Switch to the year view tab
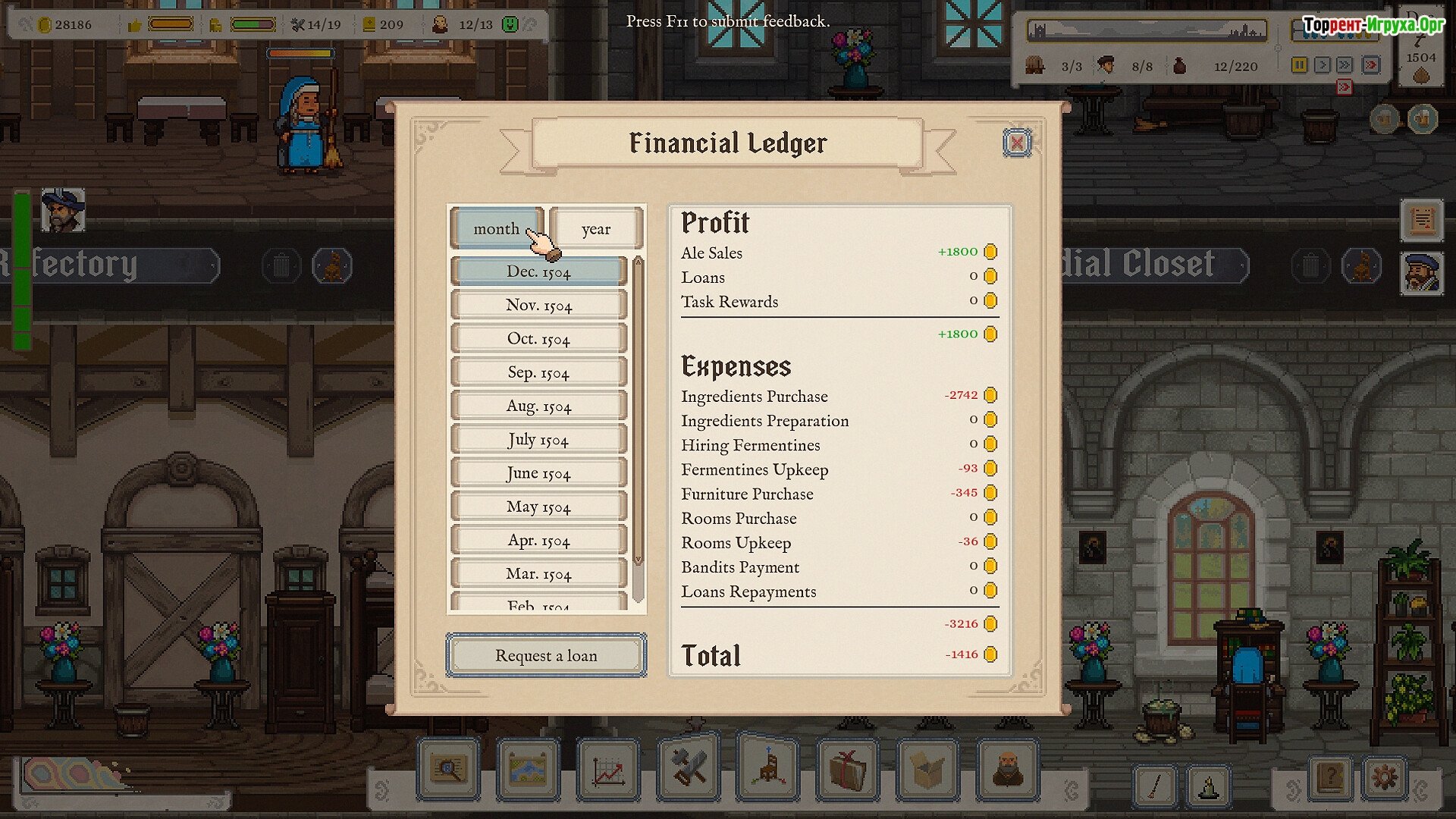1456x819 pixels. [596, 229]
